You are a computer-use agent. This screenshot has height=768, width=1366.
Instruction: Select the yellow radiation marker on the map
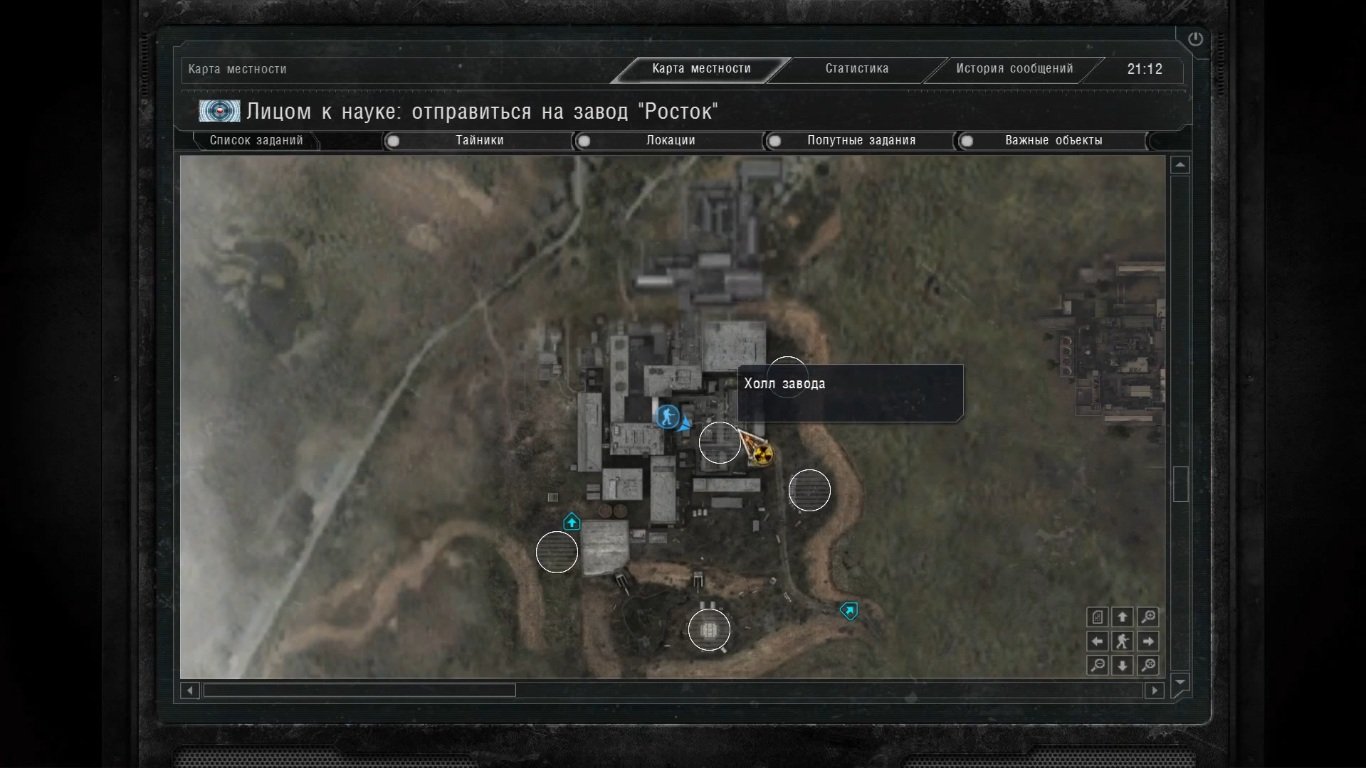point(764,456)
